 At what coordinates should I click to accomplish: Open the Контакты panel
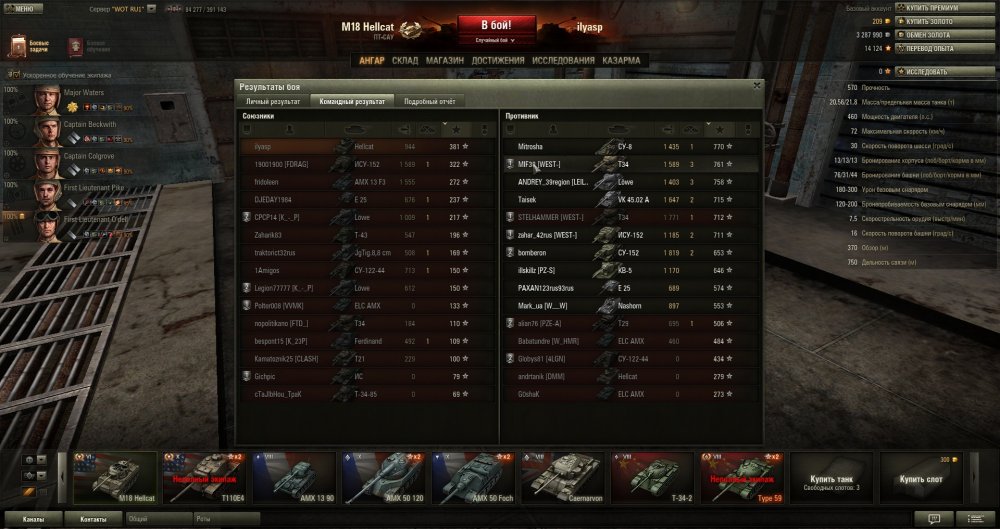tap(94, 520)
